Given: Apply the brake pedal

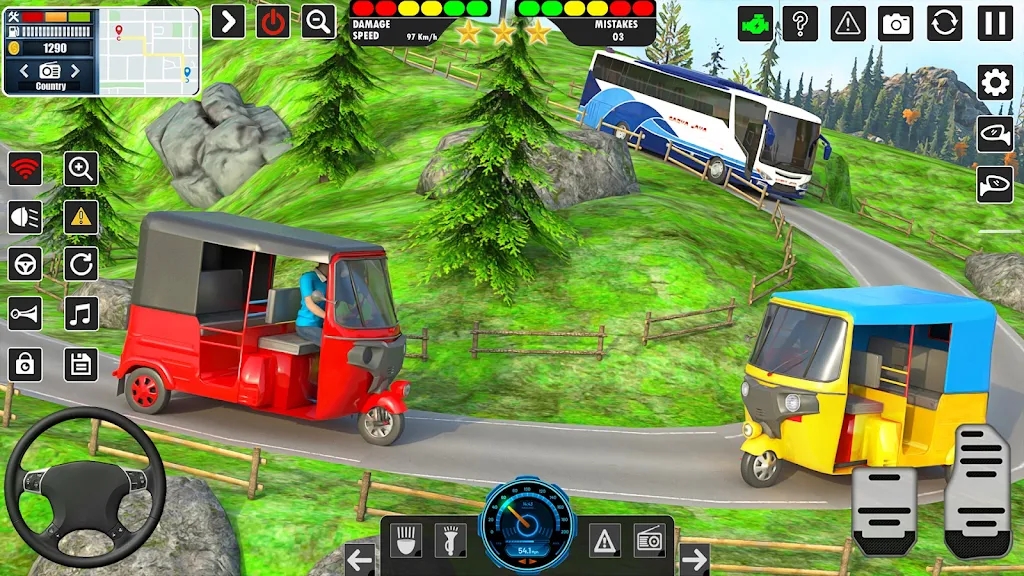Looking at the screenshot, I should (x=884, y=510).
